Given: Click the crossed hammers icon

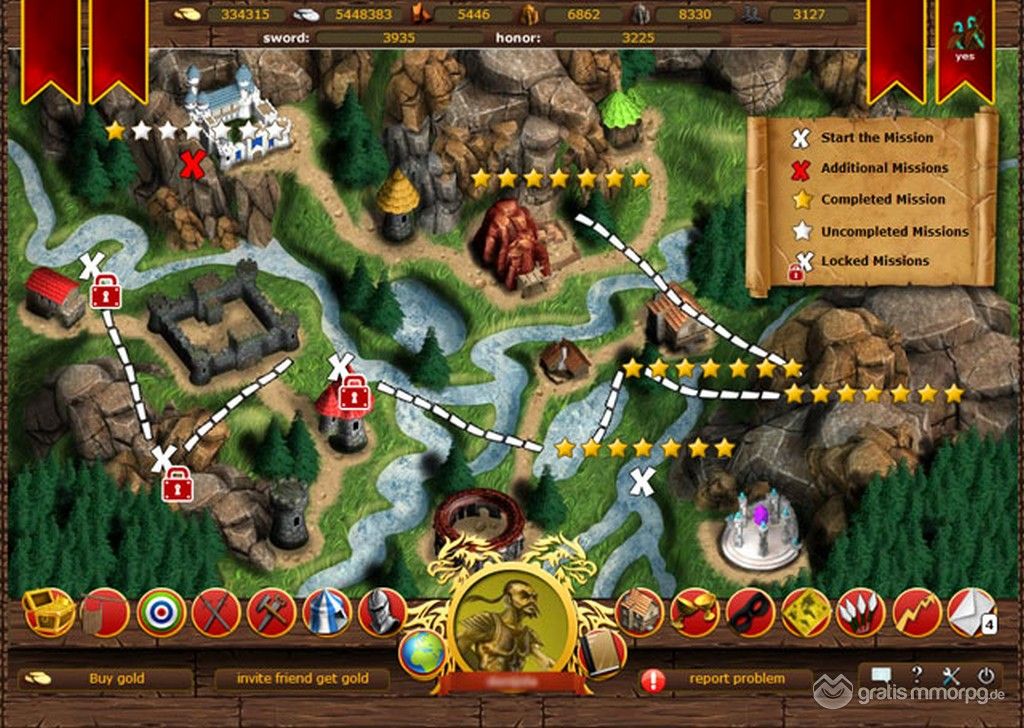Looking at the screenshot, I should [270, 612].
